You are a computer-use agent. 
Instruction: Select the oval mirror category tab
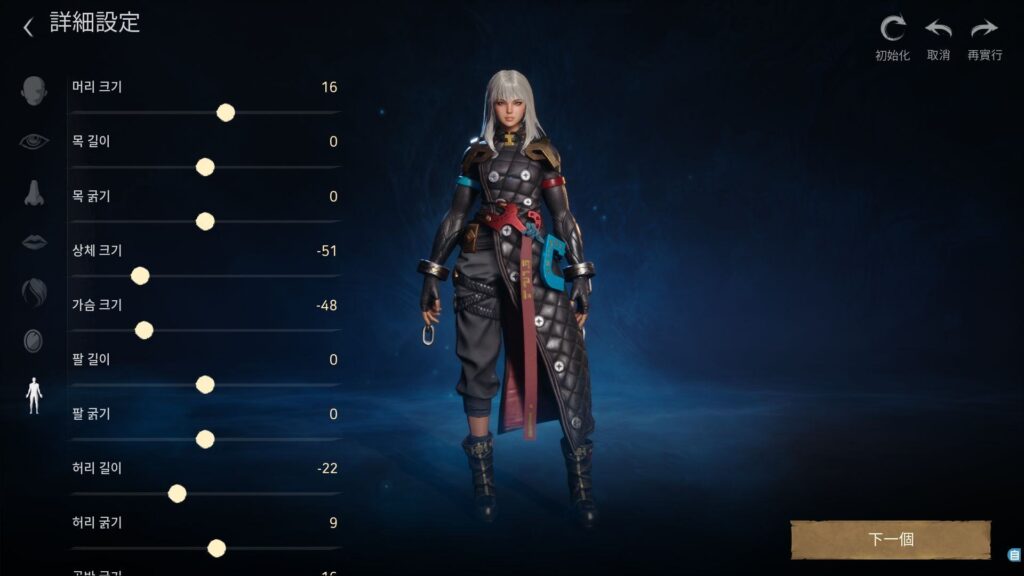click(34, 341)
